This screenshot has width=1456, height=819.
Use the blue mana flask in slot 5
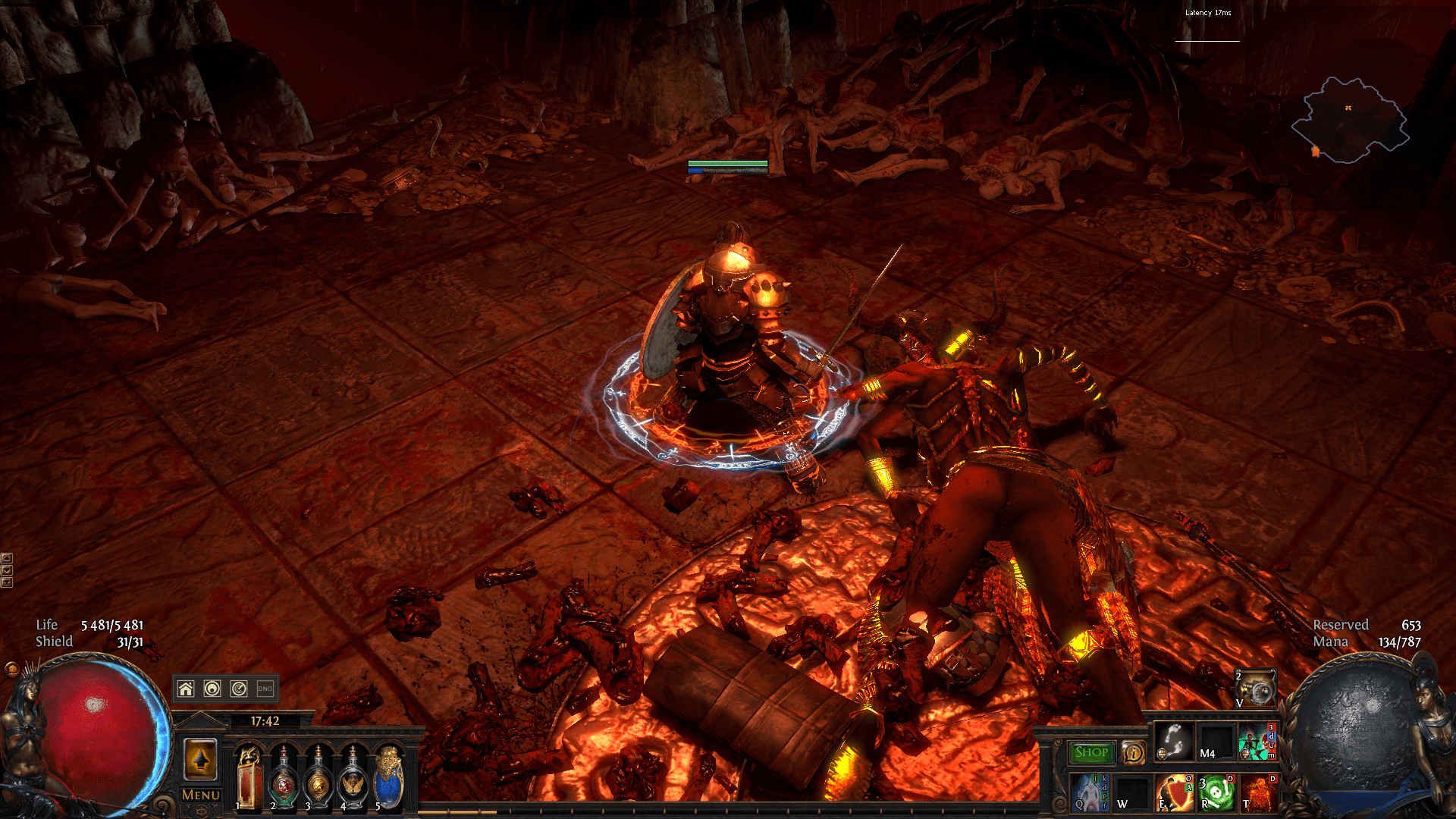(388, 779)
